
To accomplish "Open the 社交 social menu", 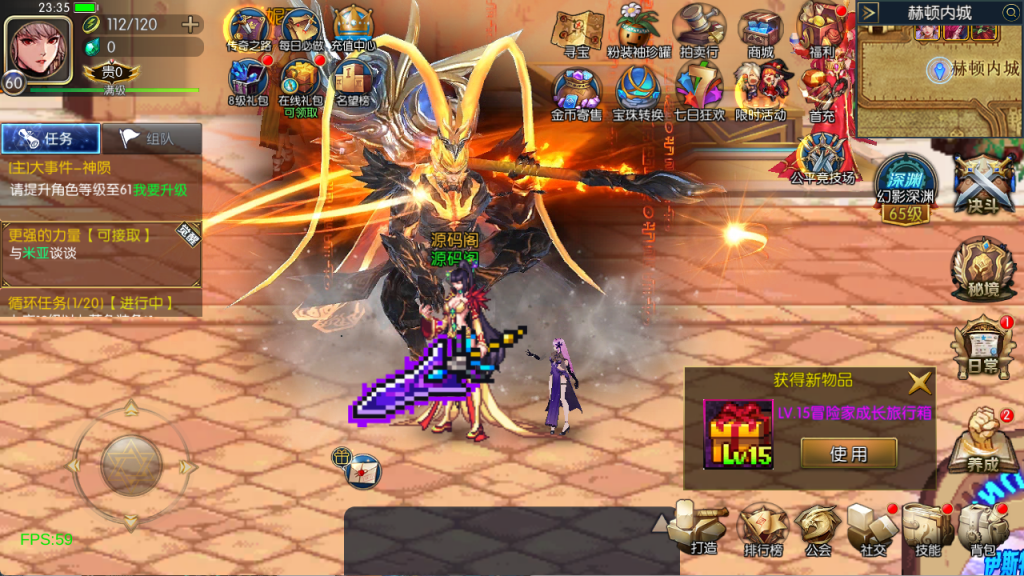I will coord(872,527).
